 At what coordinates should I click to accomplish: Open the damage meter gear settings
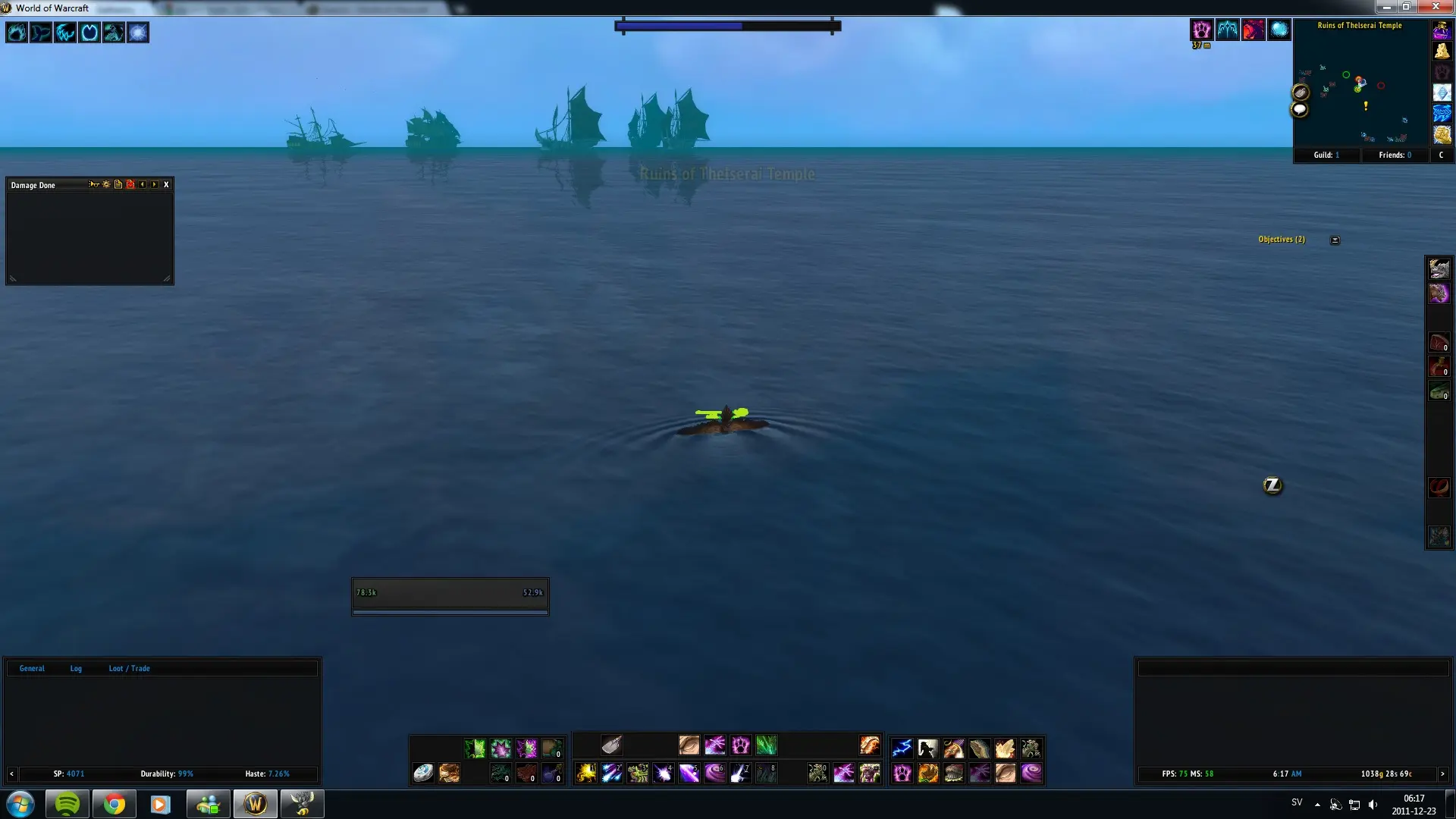pyautogui.click(x=106, y=184)
